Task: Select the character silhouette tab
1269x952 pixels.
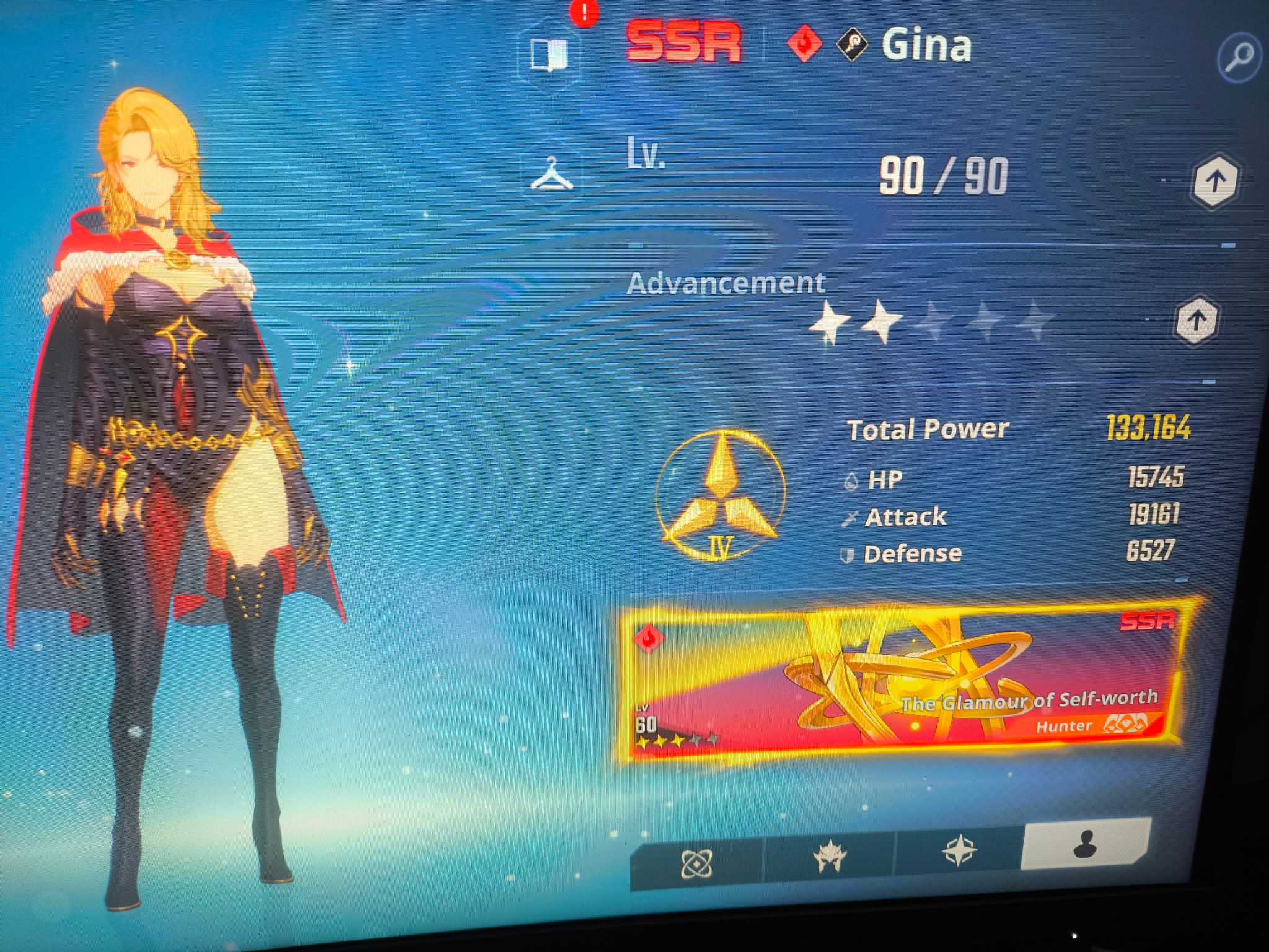Action: (1085, 844)
